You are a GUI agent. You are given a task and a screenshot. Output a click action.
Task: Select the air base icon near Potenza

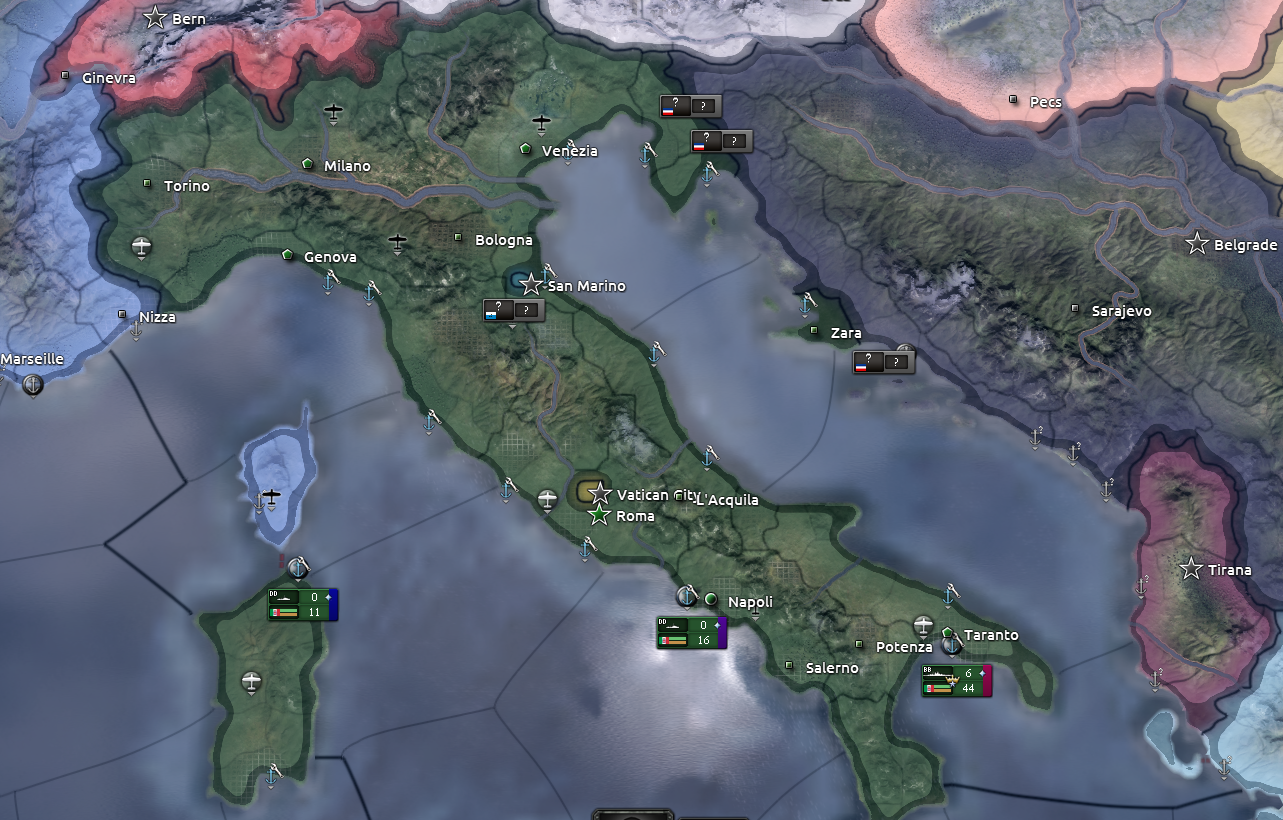[923, 623]
